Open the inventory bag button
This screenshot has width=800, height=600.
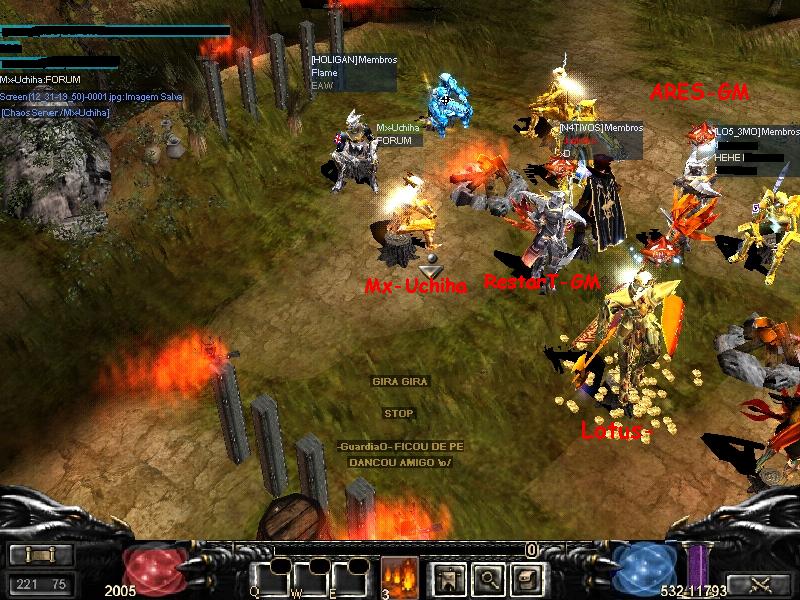click(527, 577)
